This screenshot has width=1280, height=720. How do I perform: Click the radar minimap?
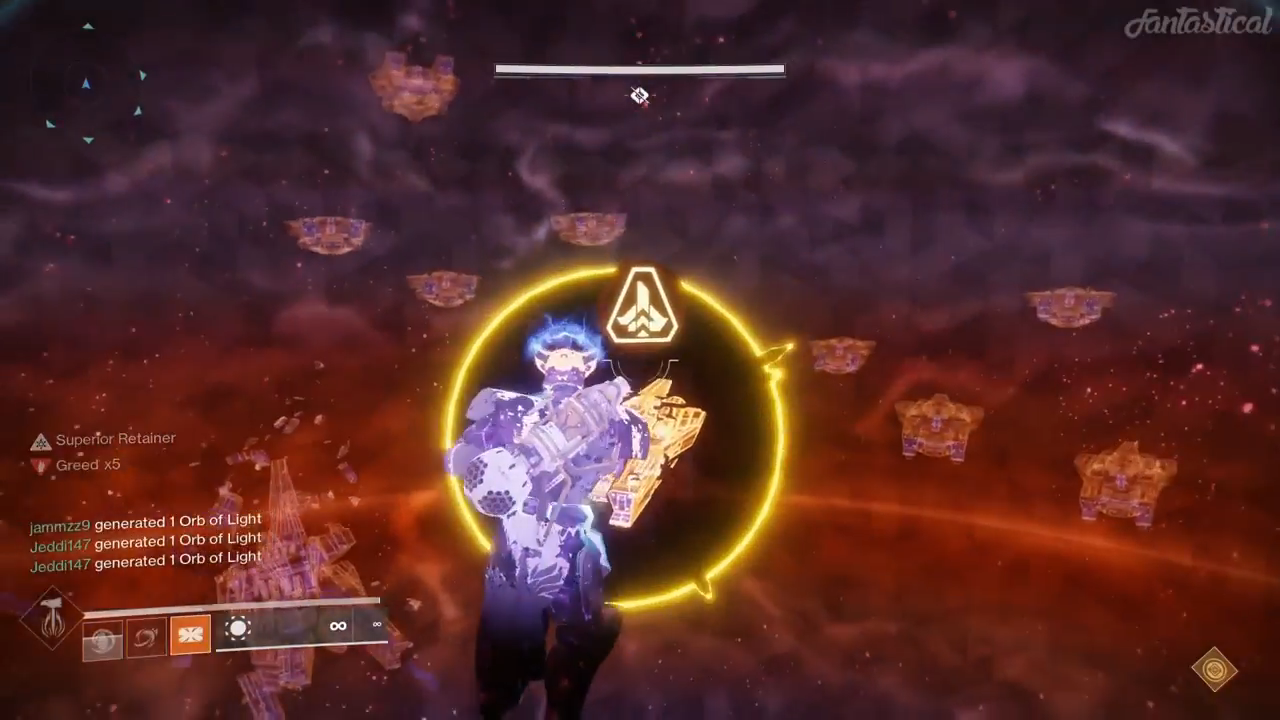click(x=93, y=84)
